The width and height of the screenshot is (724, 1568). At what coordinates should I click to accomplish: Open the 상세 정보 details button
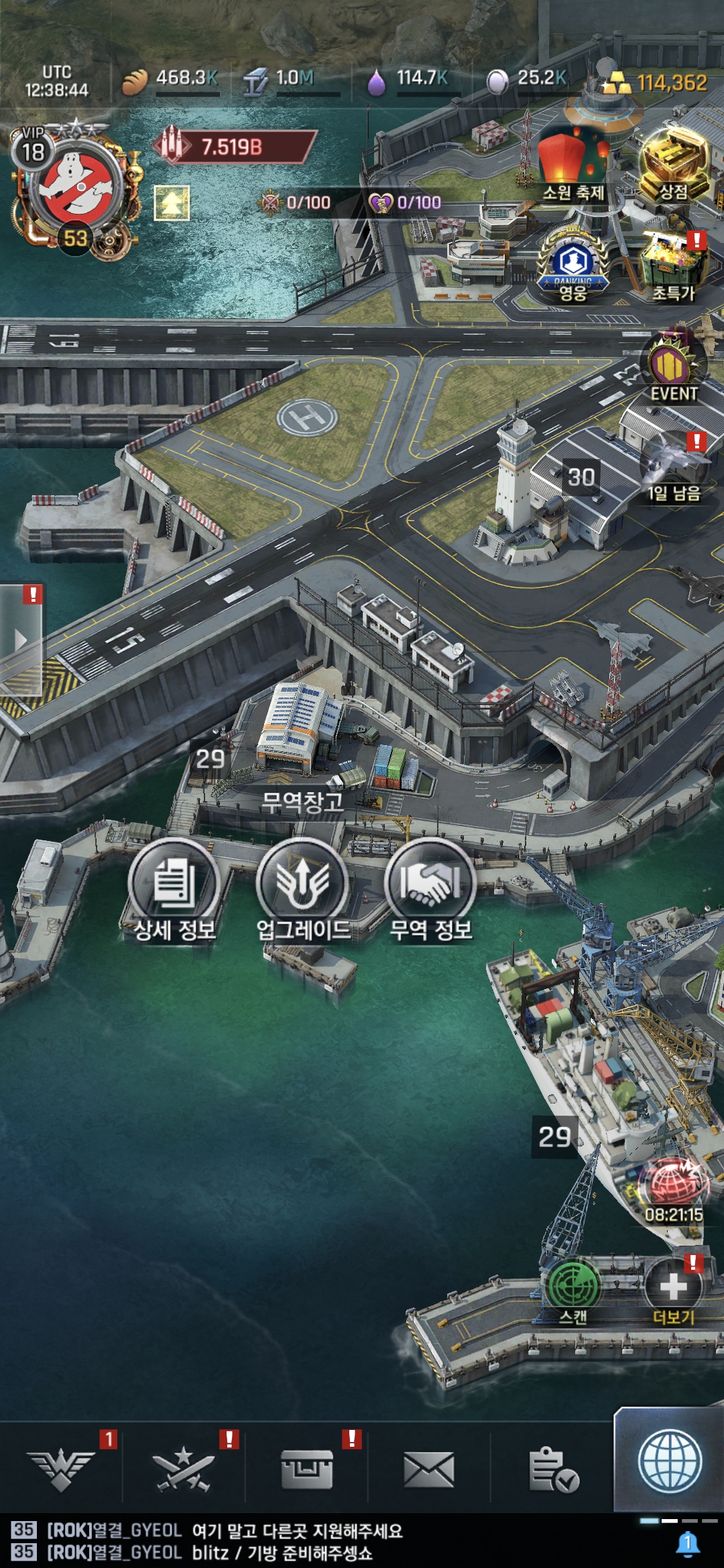coord(174,885)
